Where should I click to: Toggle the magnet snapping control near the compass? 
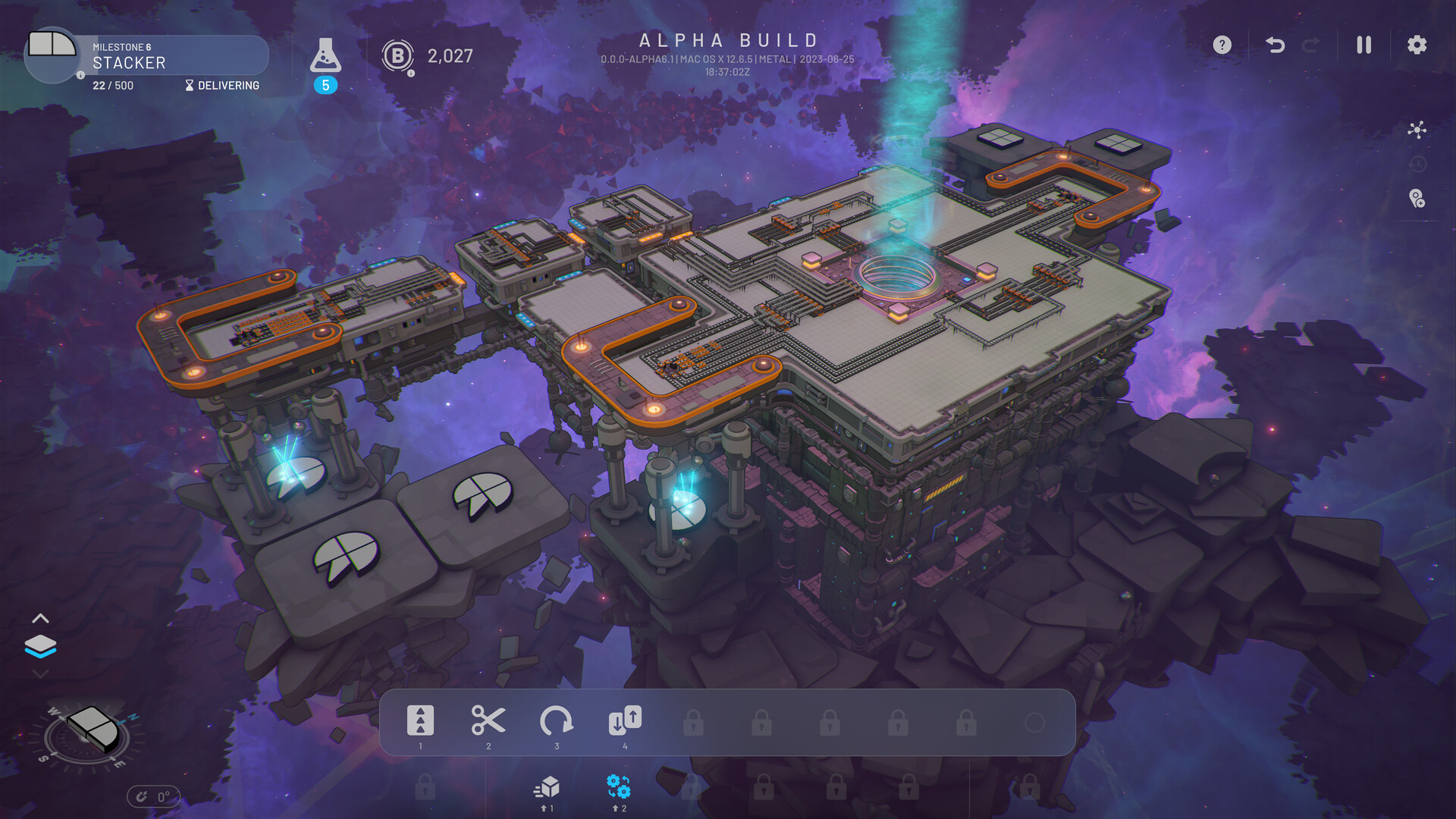coord(143,796)
